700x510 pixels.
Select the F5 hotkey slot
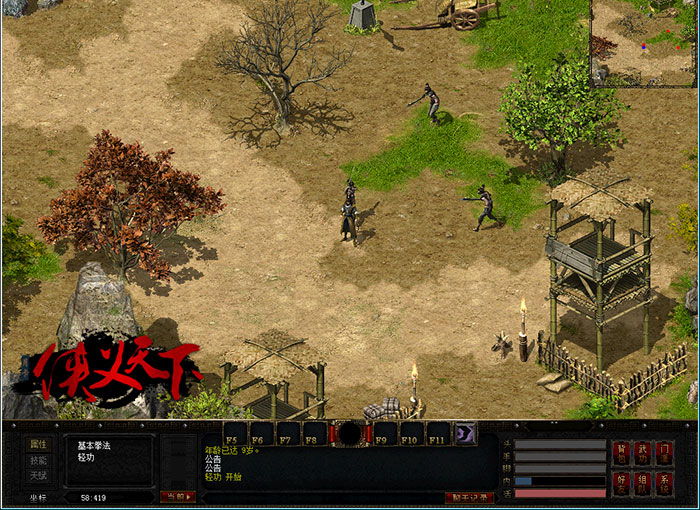[235, 434]
